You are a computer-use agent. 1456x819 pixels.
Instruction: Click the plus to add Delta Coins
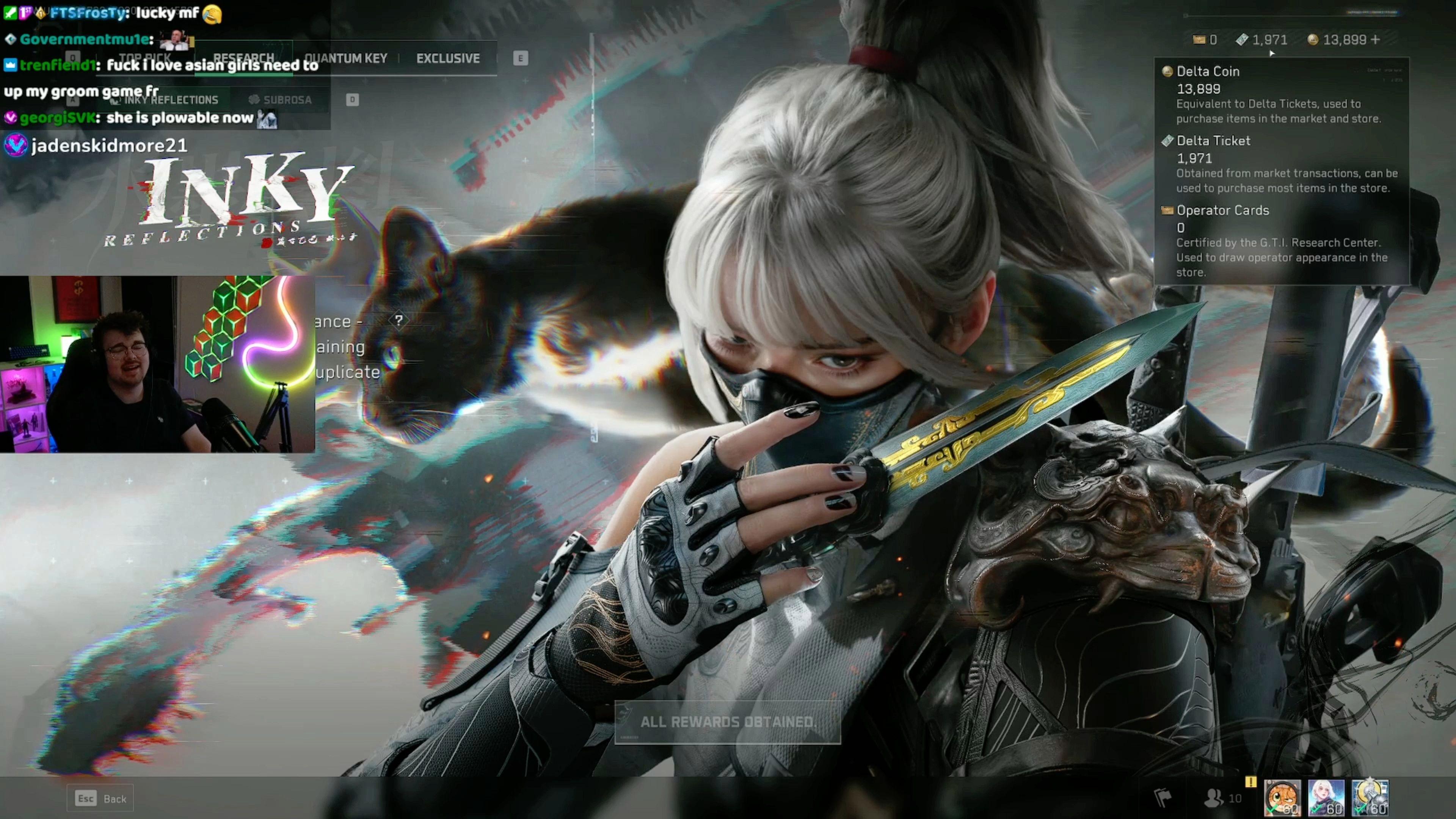click(x=1375, y=39)
